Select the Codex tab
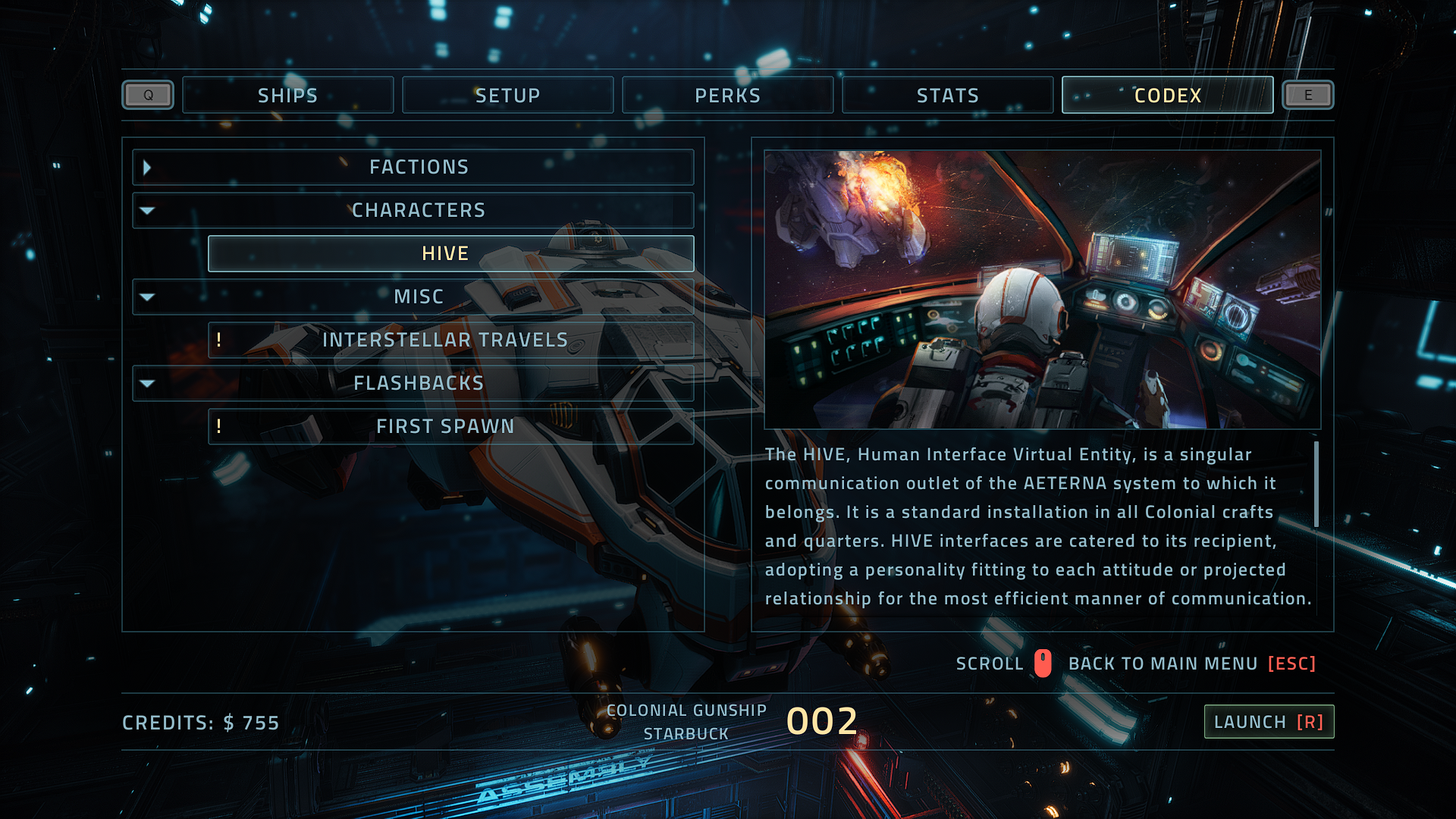Viewport: 1456px width, 819px height. click(1167, 96)
